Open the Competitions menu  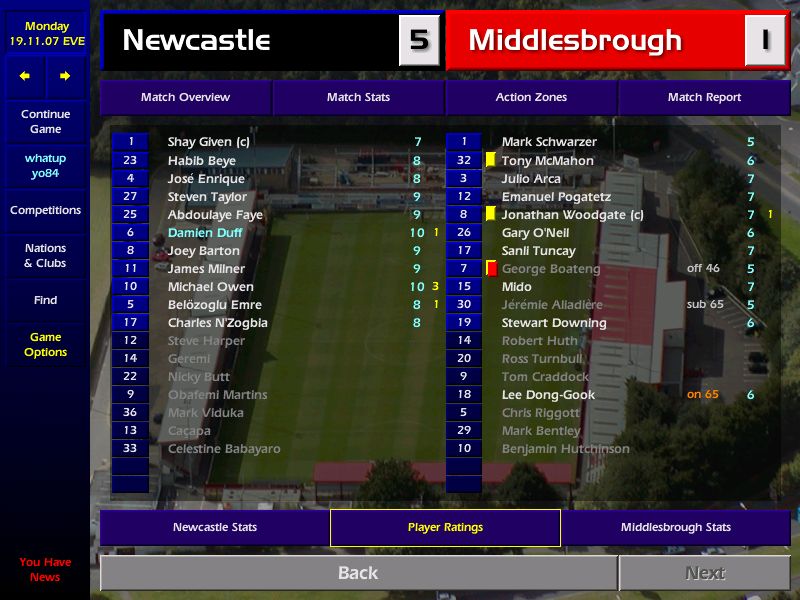tap(45, 210)
